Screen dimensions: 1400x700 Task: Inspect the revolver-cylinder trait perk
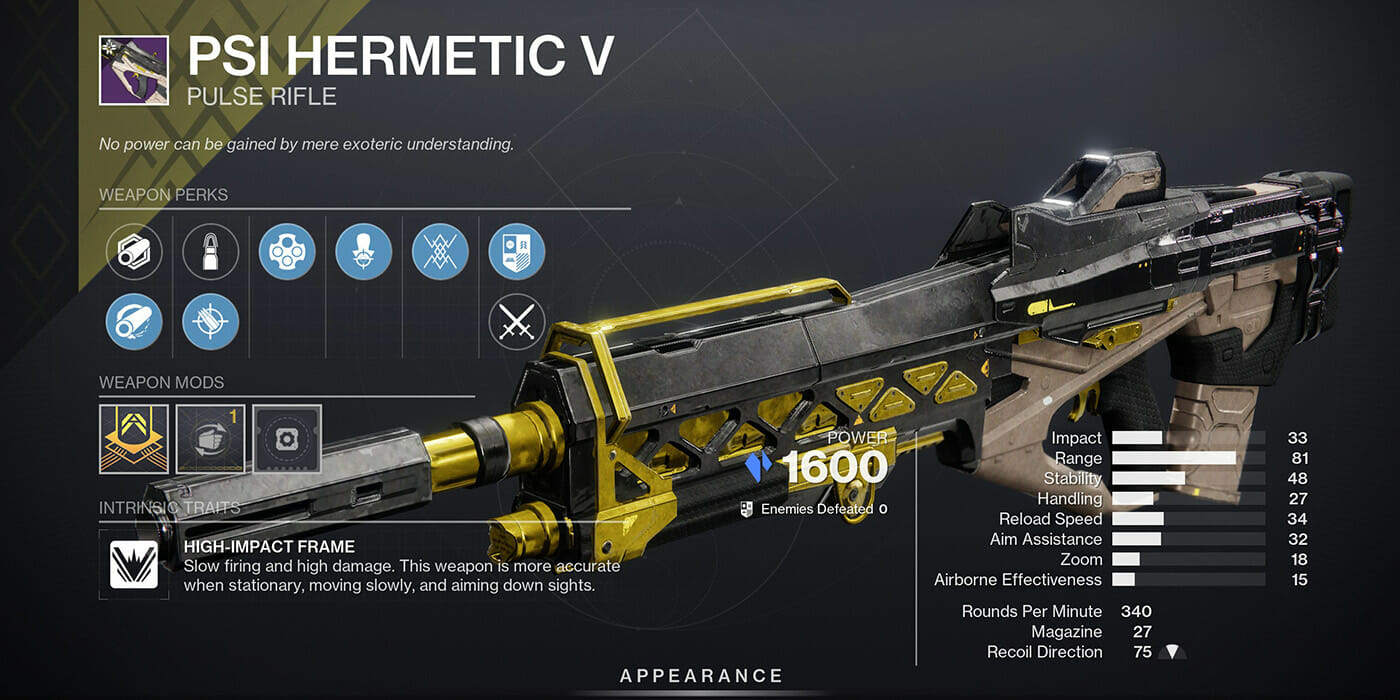pos(287,252)
